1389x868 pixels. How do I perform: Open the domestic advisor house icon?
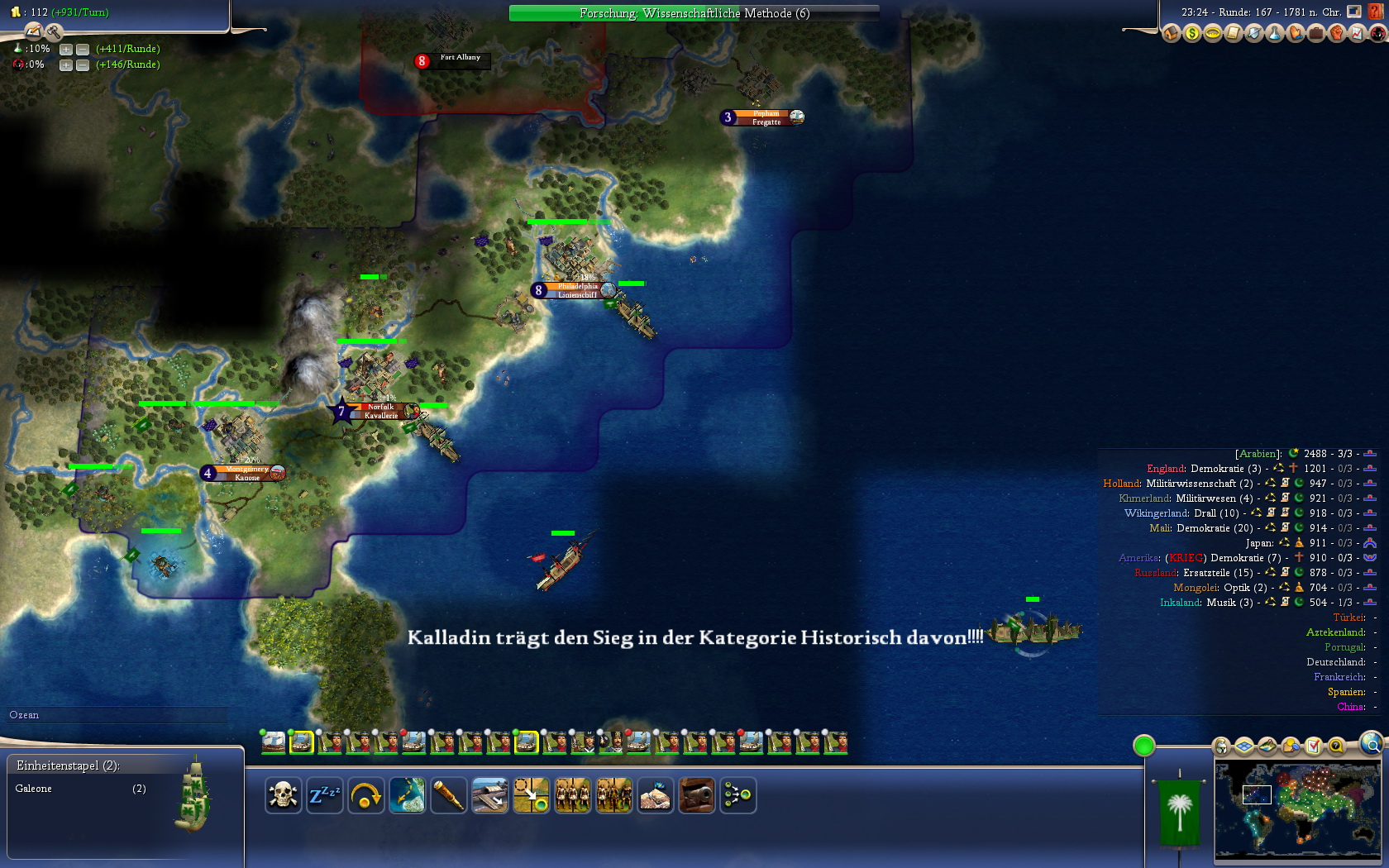pyautogui.click(x=1171, y=33)
